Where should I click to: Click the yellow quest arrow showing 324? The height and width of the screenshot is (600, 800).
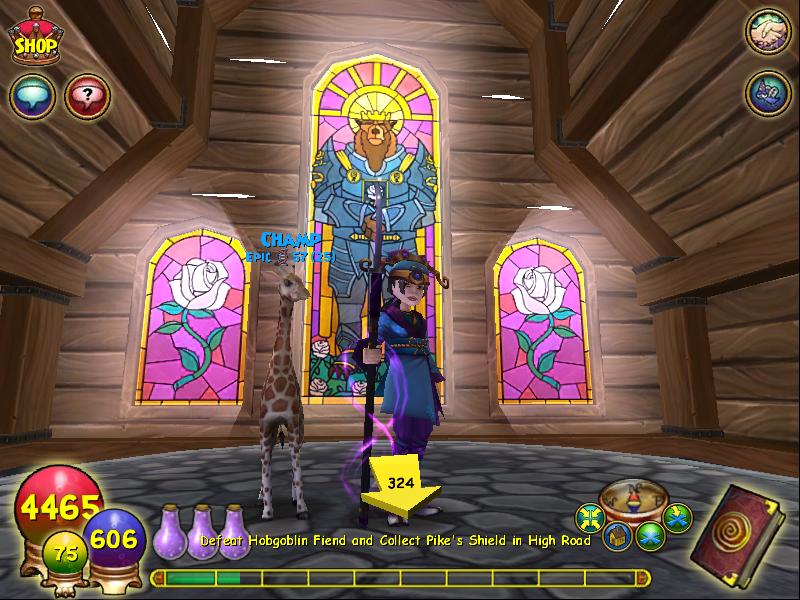(x=399, y=488)
